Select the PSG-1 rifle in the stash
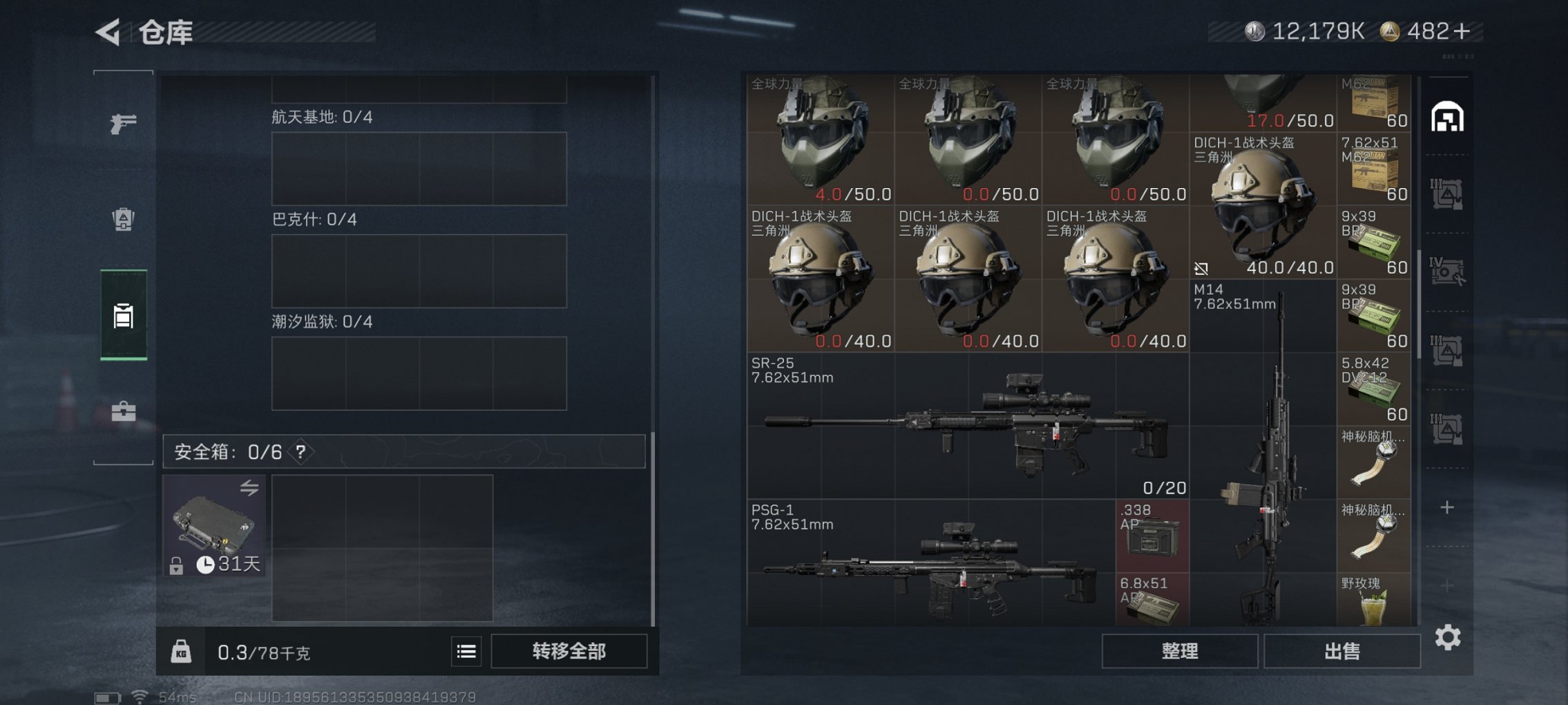Screen dimensions: 1568x705 (930, 563)
